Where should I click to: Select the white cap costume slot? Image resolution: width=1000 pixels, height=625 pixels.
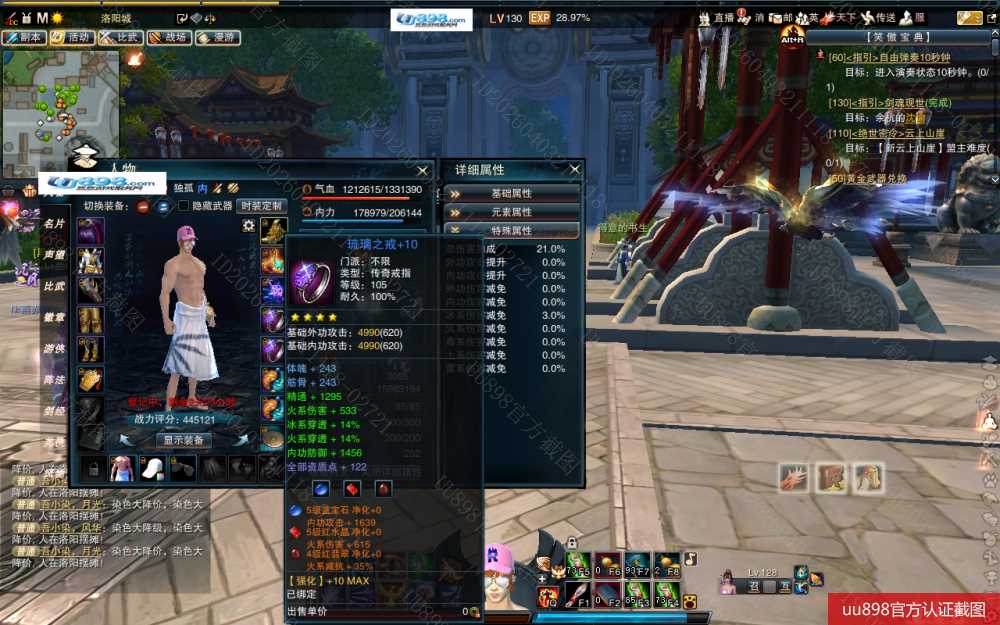[151, 468]
